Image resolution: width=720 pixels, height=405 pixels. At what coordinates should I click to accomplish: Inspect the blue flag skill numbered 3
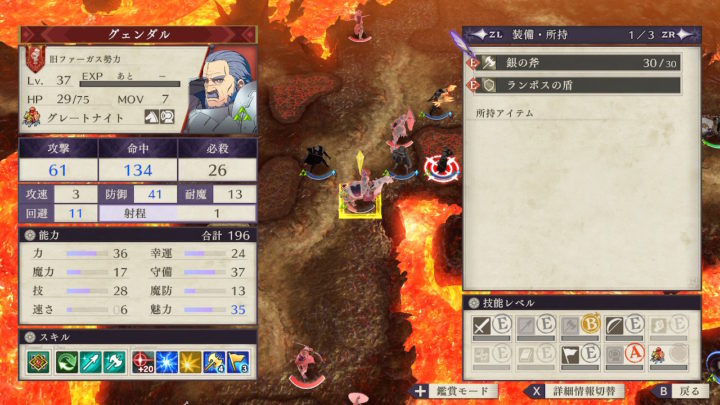[x=240, y=362]
